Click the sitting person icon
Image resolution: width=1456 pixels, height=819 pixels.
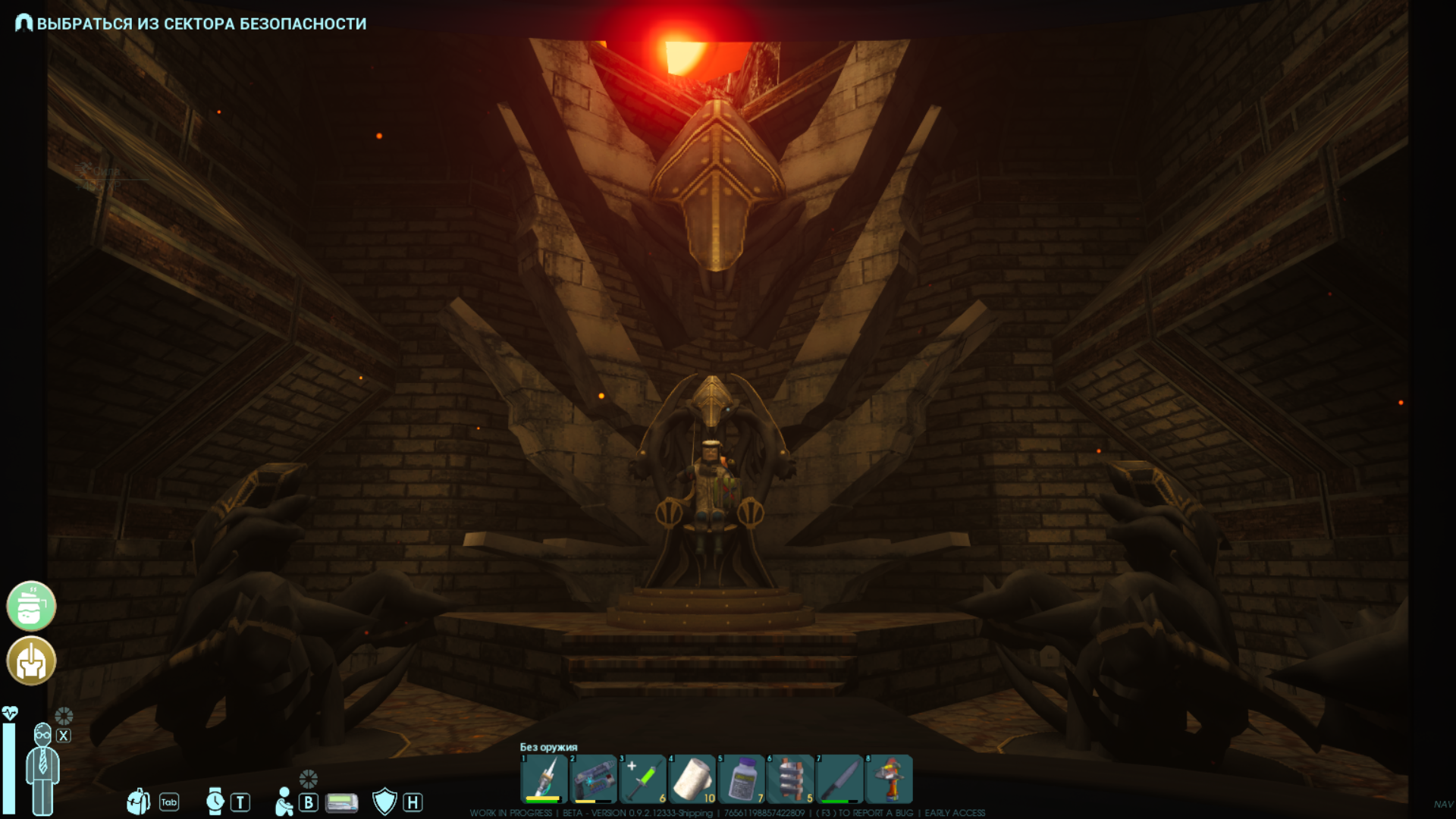284,802
